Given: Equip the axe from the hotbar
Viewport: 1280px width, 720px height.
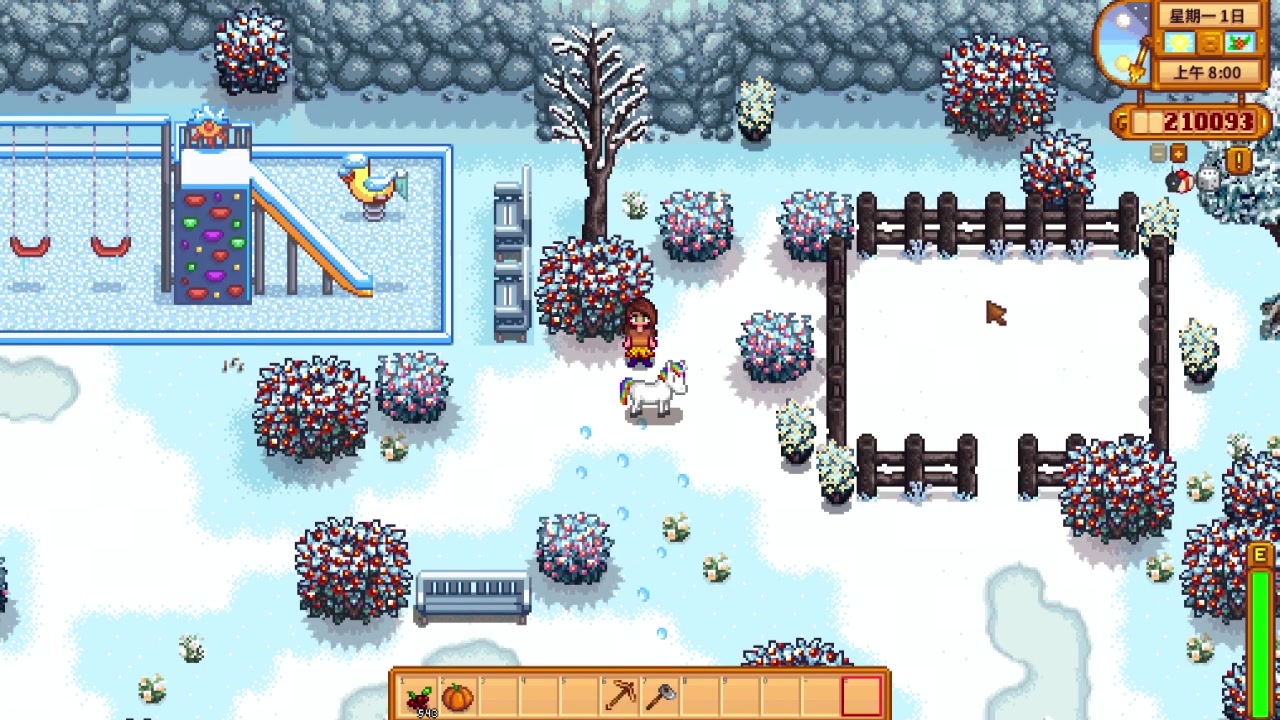Looking at the screenshot, I should pyautogui.click(x=660, y=696).
